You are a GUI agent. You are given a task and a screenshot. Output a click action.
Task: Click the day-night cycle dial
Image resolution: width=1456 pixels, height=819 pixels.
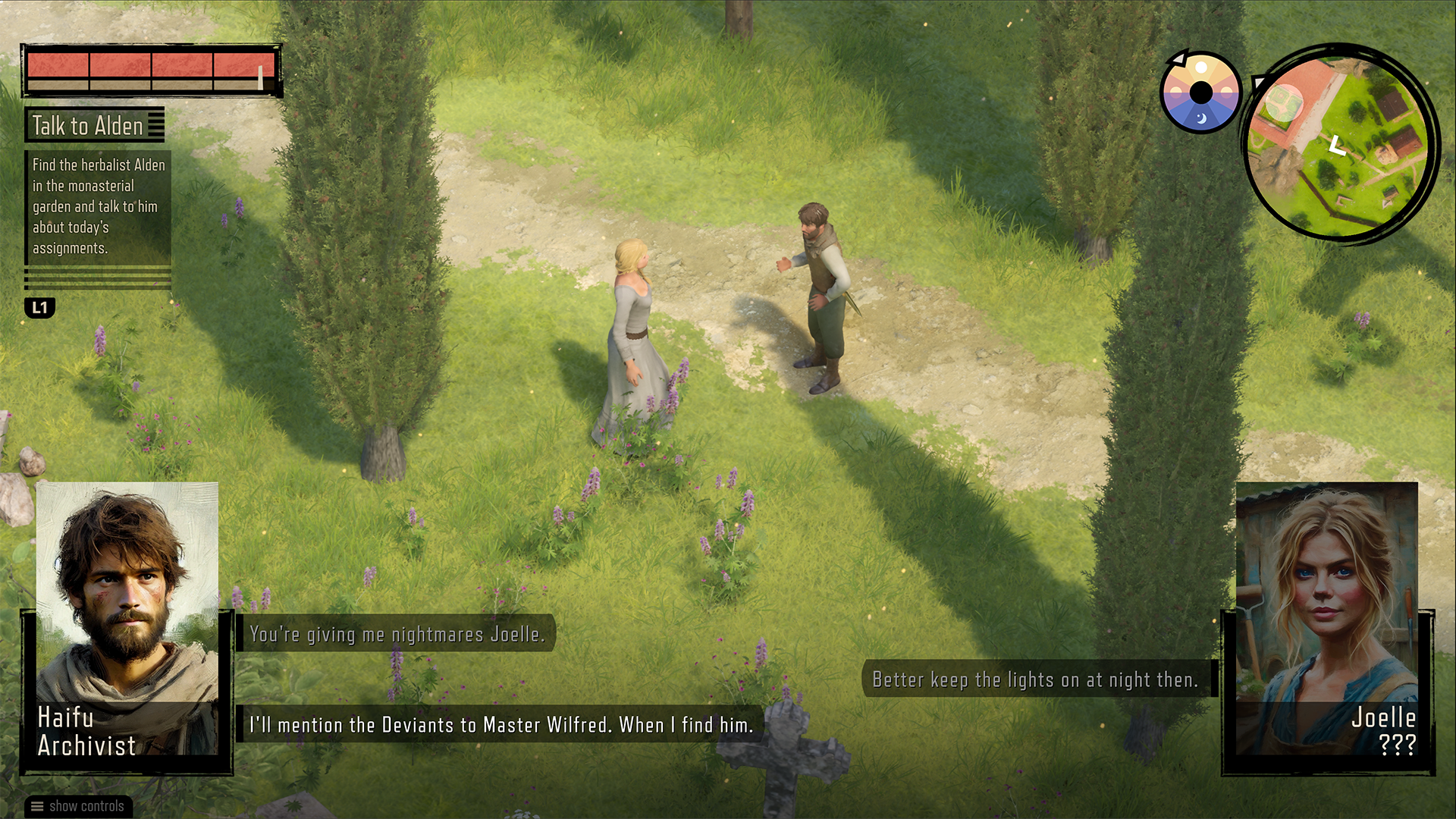[x=1200, y=93]
